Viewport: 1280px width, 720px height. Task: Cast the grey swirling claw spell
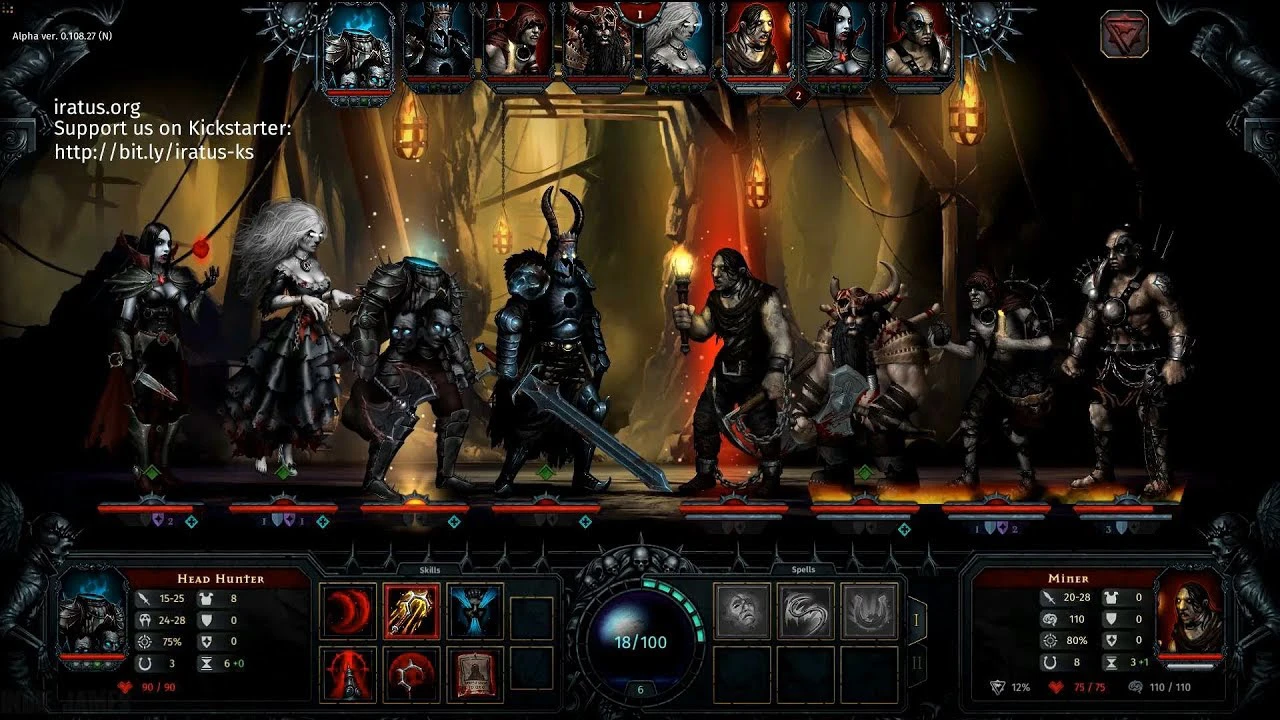tap(805, 611)
